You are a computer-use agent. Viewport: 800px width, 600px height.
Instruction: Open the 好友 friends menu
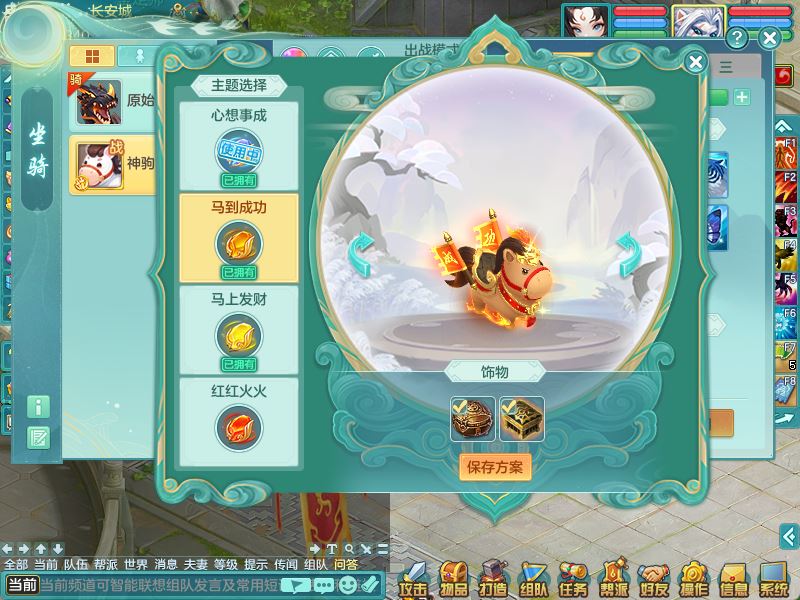(654, 578)
